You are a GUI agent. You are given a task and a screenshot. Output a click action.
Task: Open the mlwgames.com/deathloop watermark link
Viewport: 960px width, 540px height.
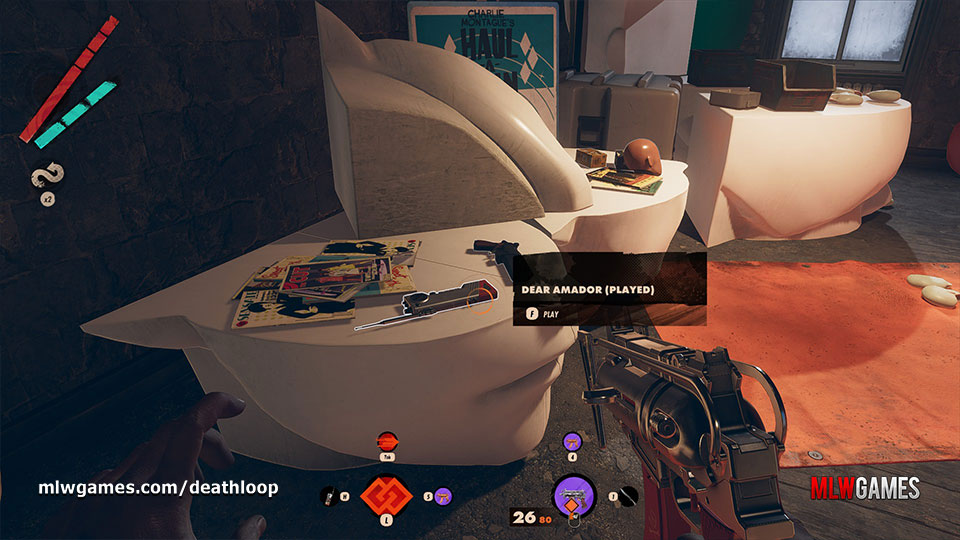click(x=158, y=488)
